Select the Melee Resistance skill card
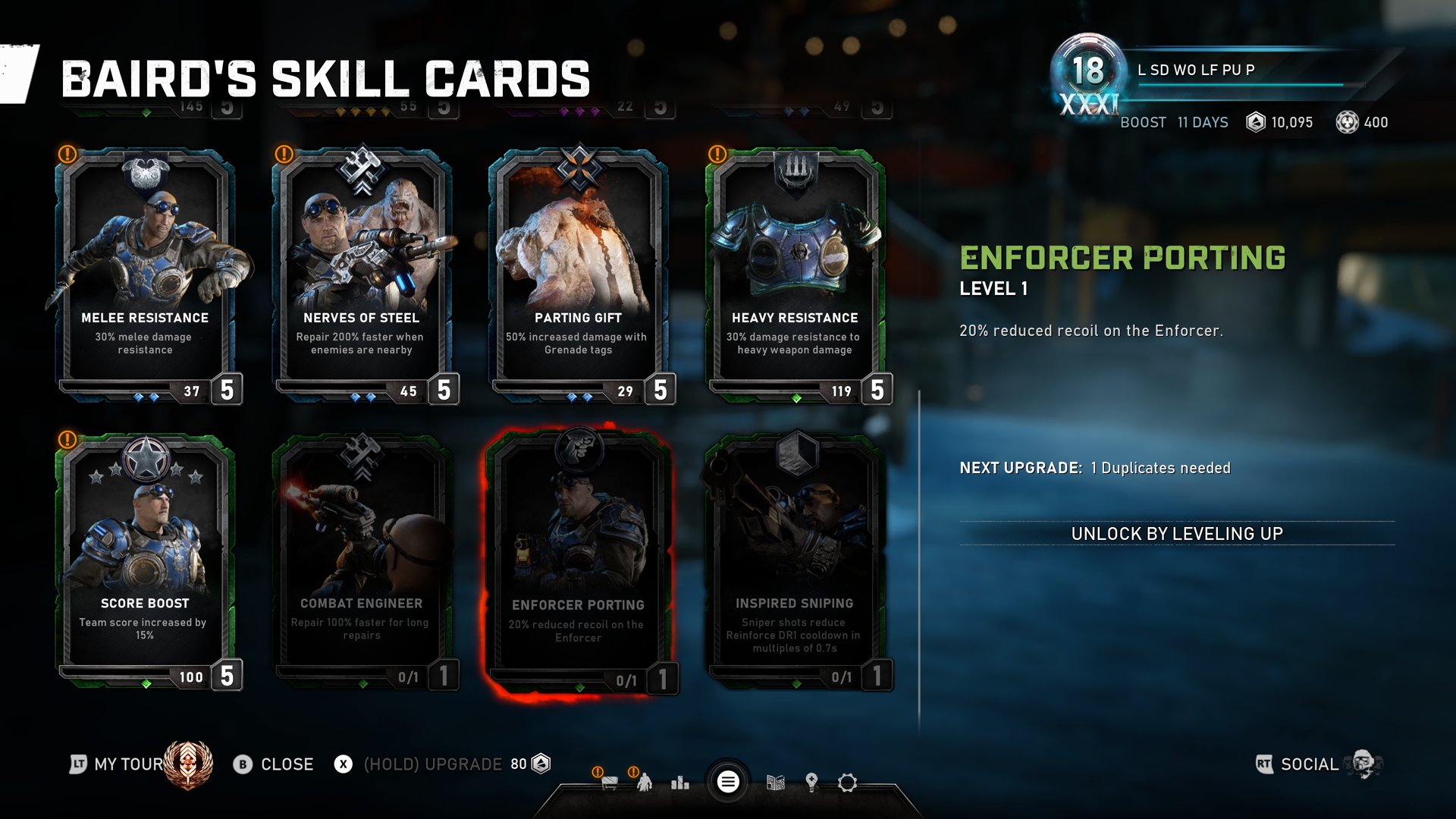The width and height of the screenshot is (1456, 819). [145, 273]
